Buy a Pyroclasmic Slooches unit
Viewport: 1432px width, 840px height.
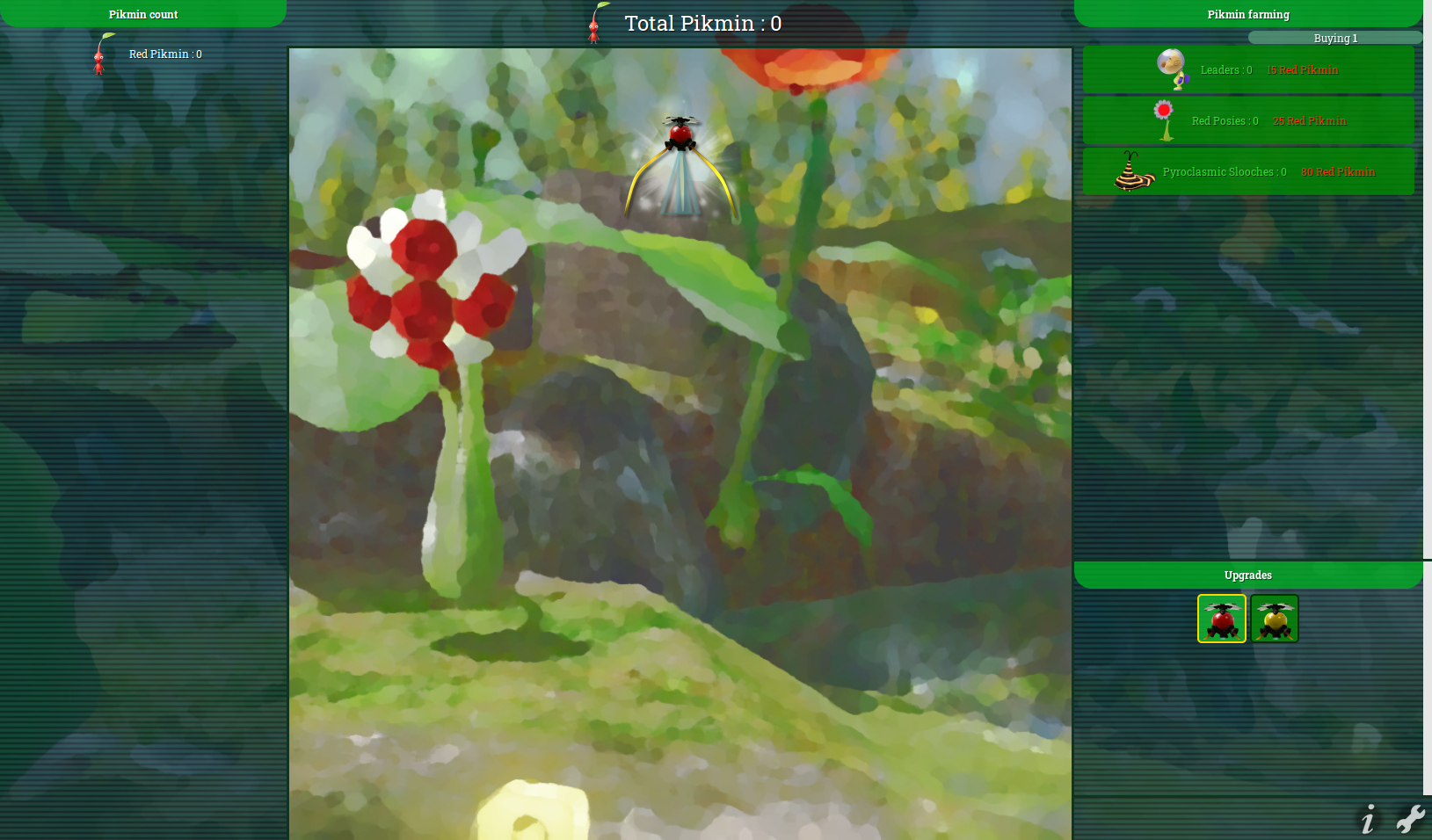(1247, 171)
